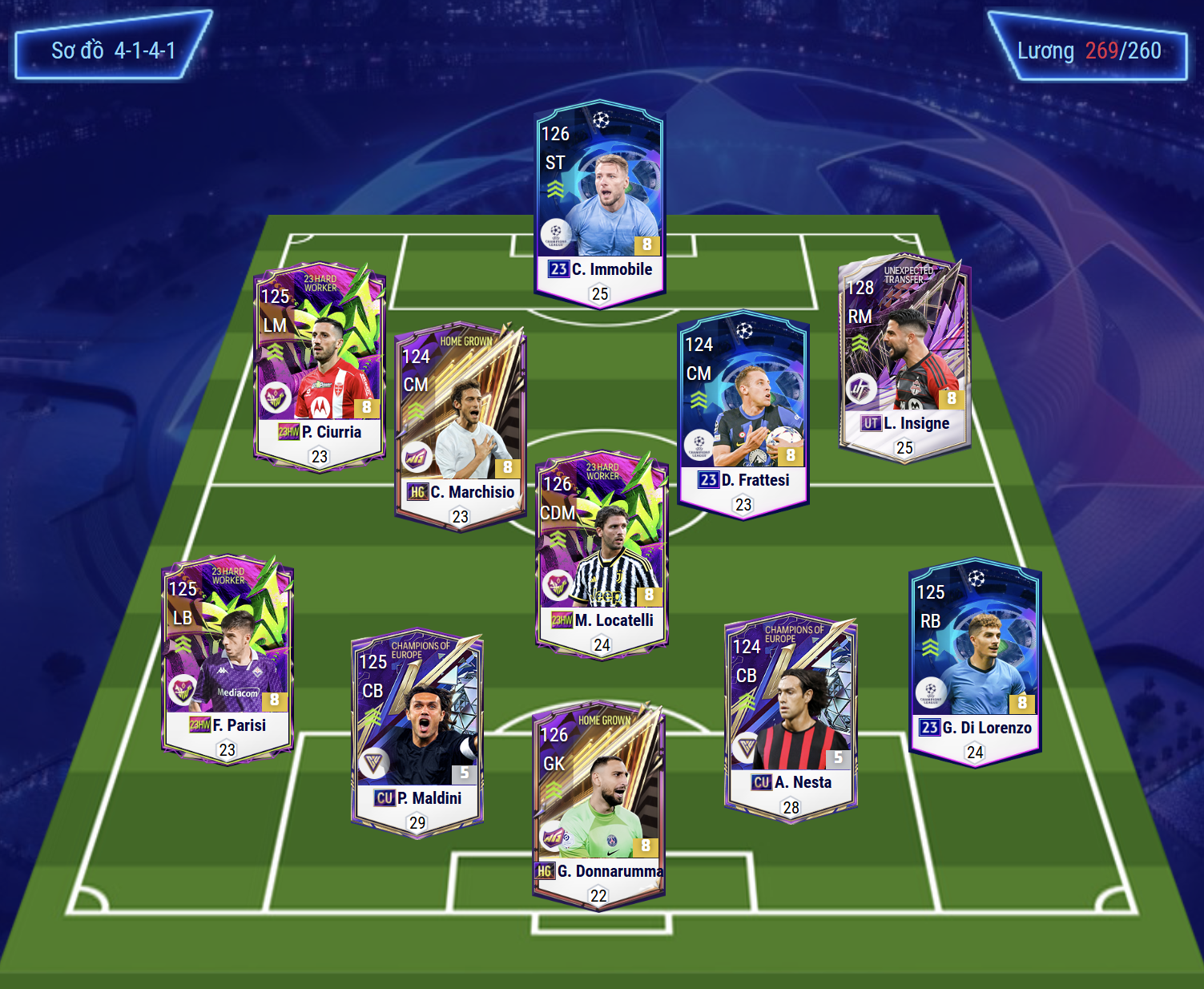
Task: Pick the F. Parisi LB card
Action: pos(228,657)
